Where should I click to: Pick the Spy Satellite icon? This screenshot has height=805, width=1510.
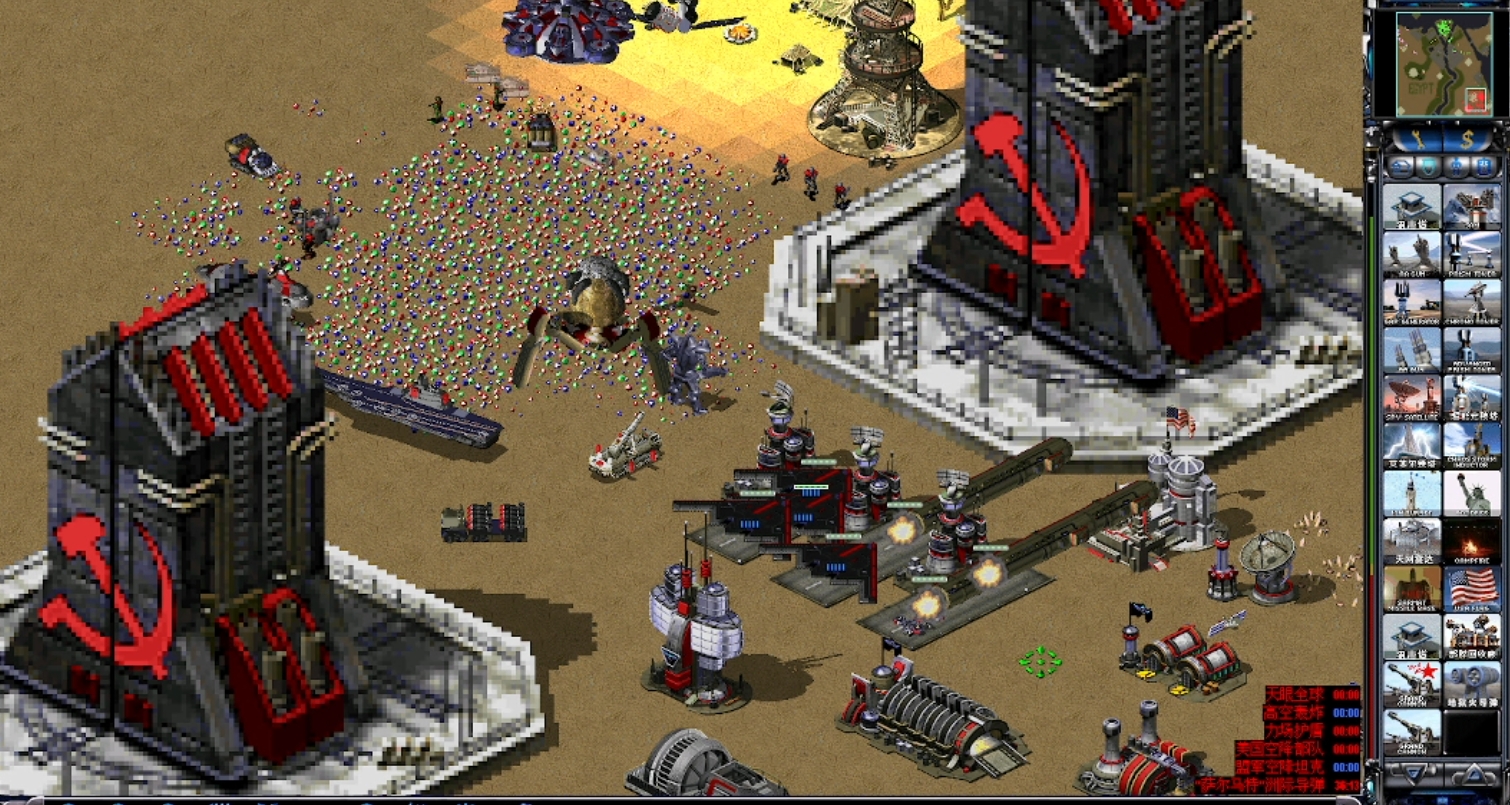point(1412,397)
